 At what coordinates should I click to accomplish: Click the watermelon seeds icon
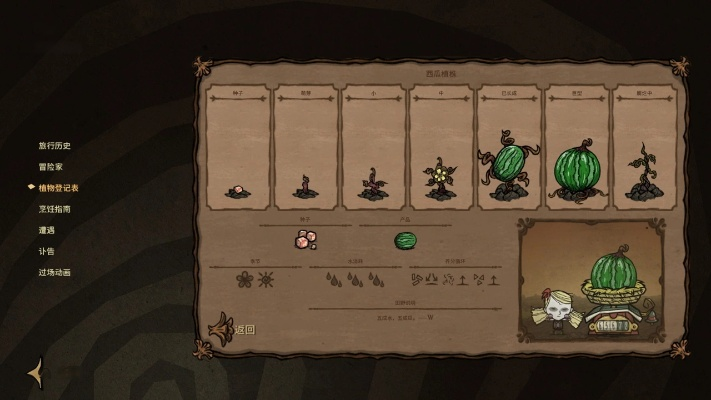(x=305, y=240)
